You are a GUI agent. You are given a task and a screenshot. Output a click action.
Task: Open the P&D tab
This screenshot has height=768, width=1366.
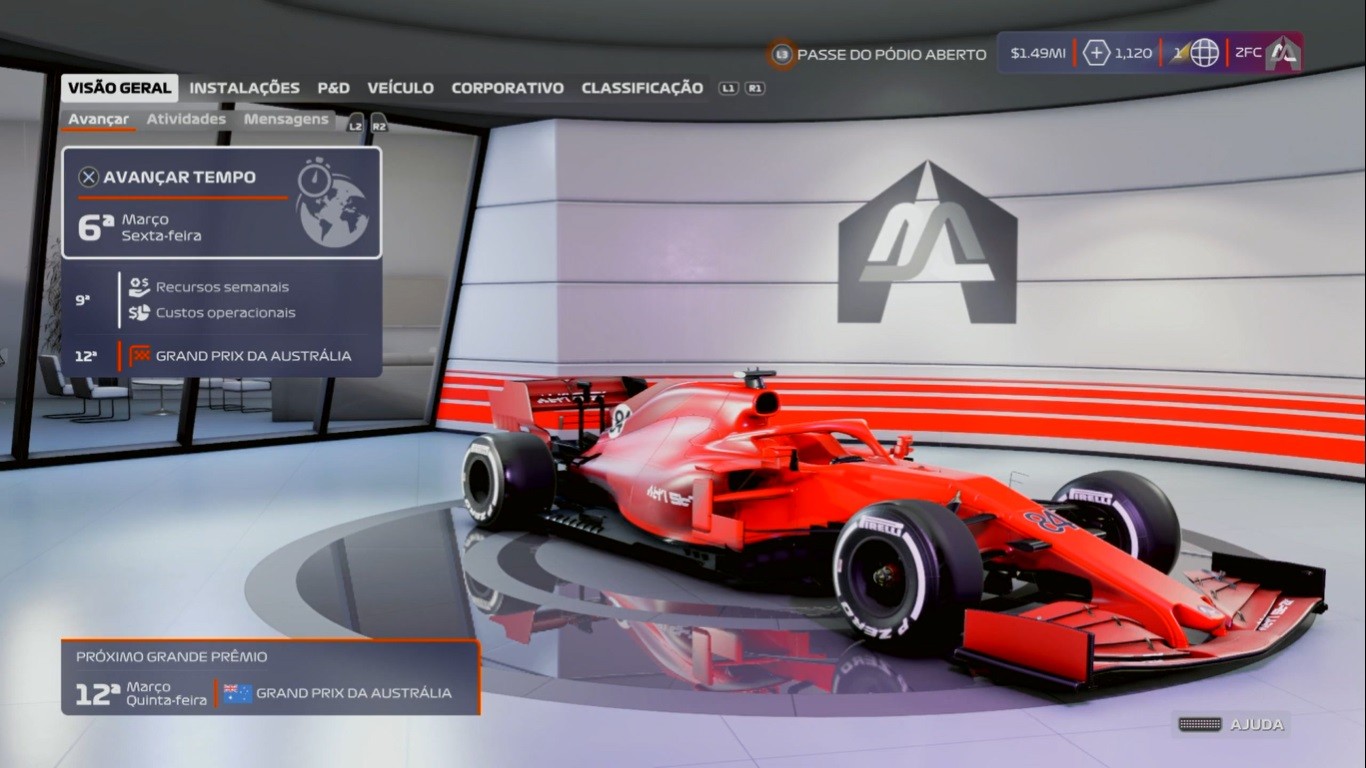coord(333,88)
